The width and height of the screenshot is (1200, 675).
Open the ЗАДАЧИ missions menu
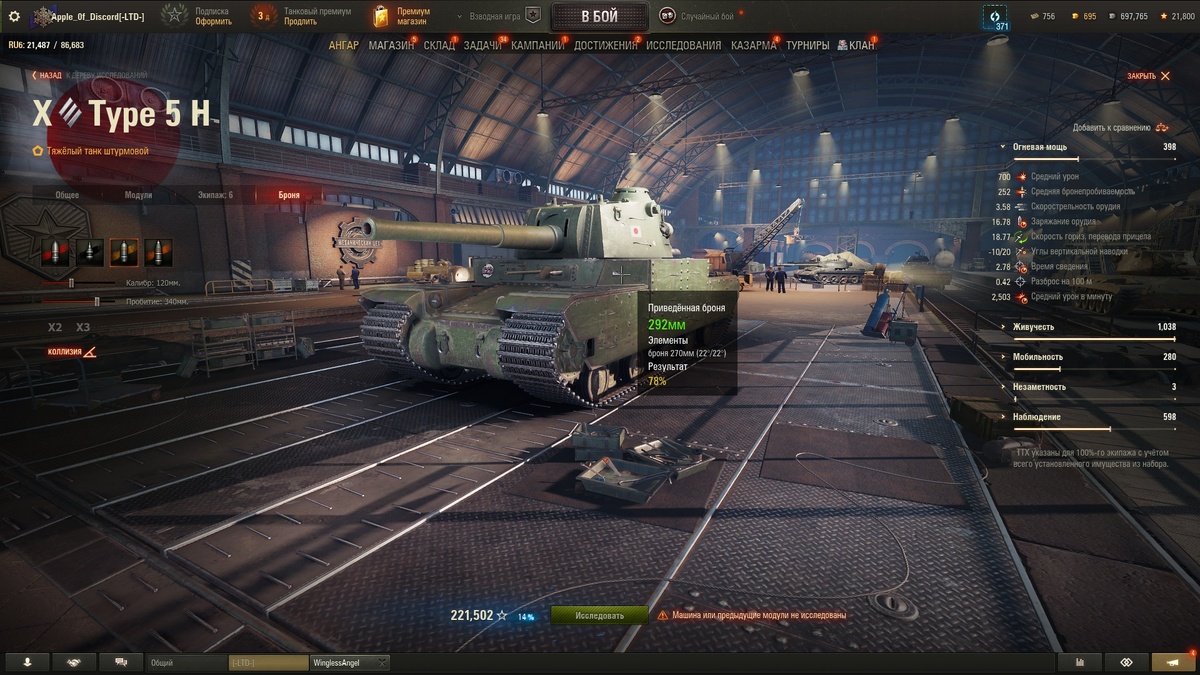click(x=482, y=45)
